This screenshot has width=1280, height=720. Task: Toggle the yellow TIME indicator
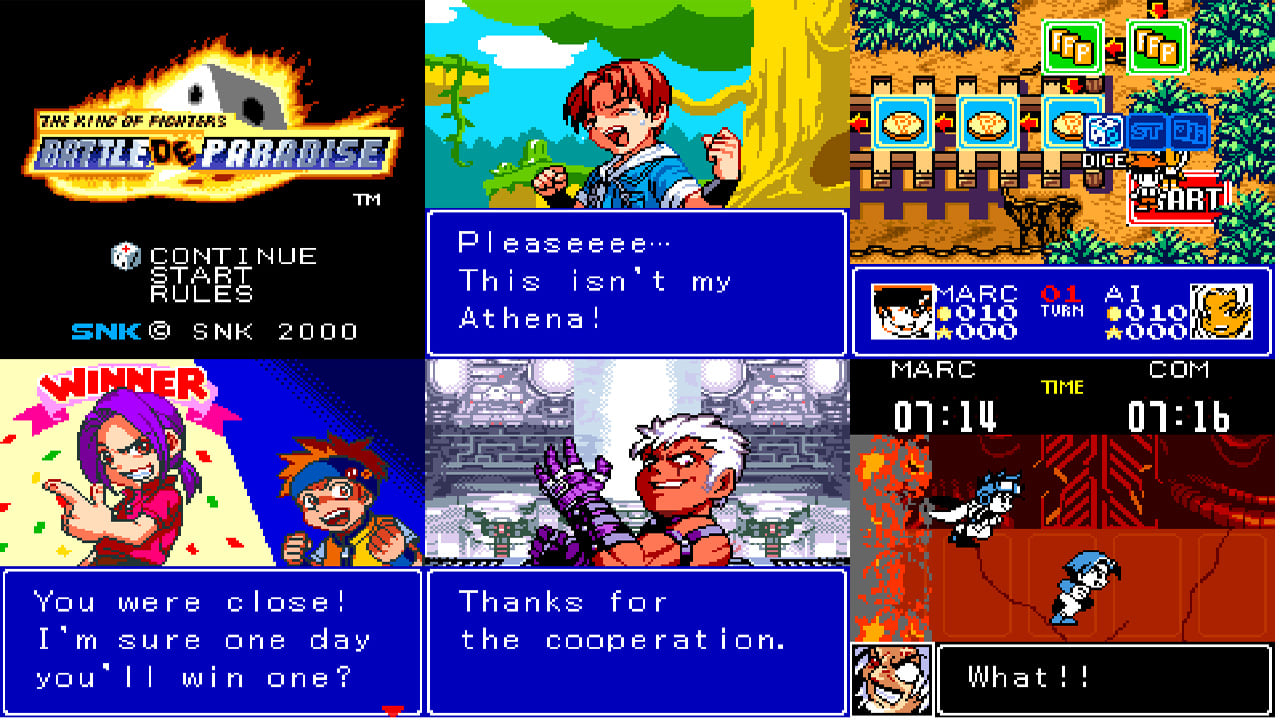1063,385
